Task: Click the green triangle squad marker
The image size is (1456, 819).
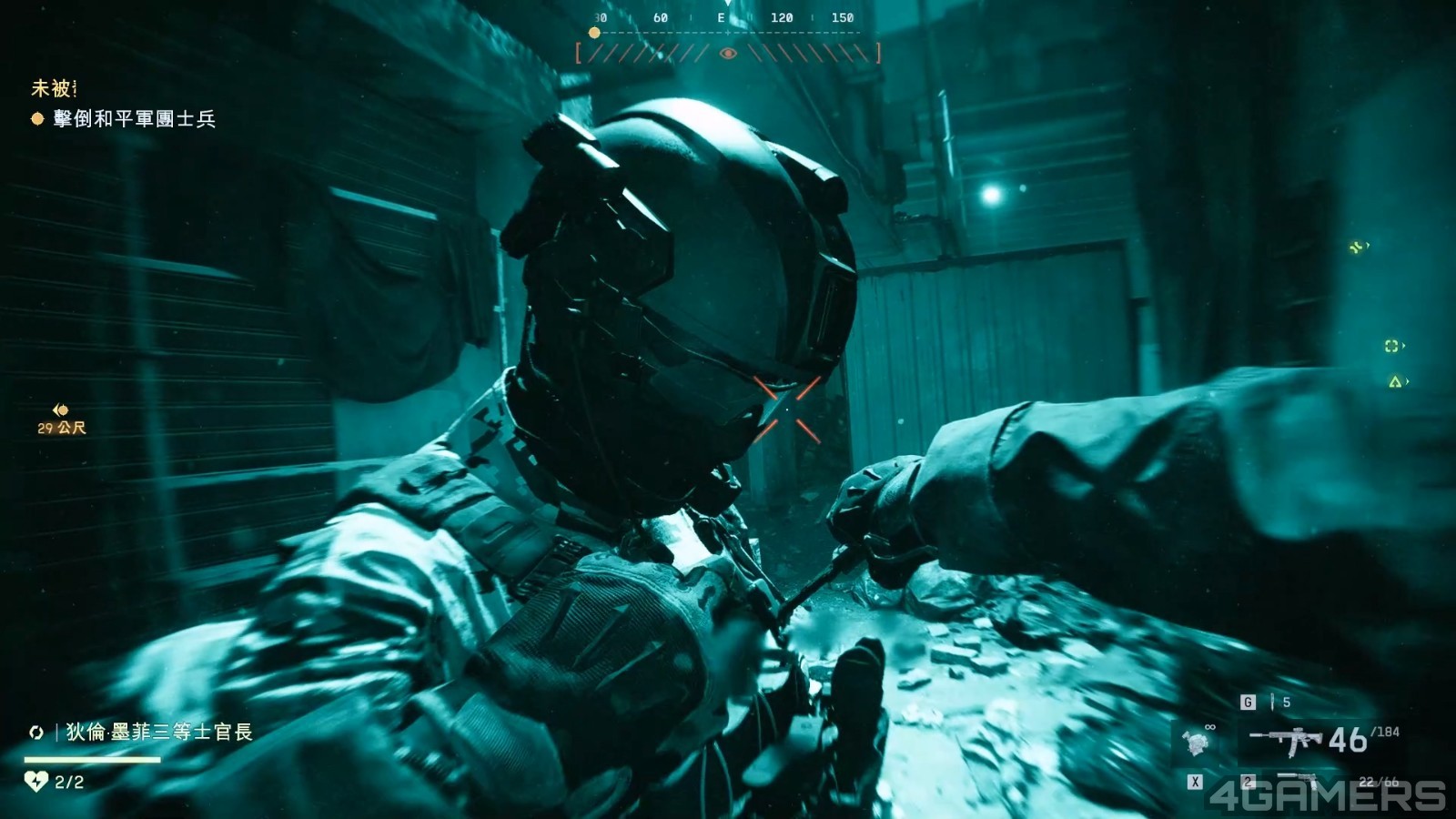Action: point(1394,382)
